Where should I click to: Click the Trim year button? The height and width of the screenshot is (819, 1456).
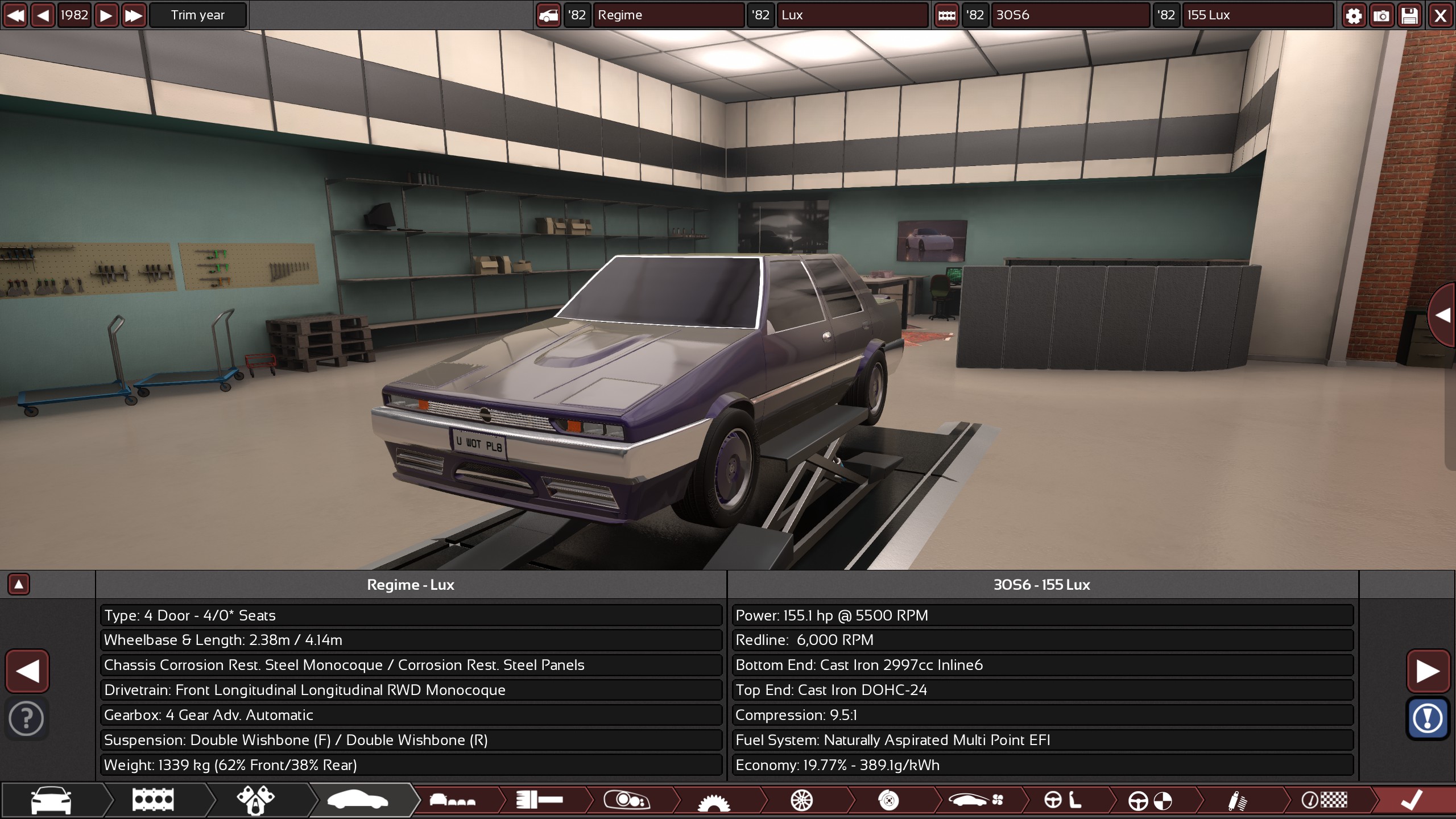tap(198, 15)
